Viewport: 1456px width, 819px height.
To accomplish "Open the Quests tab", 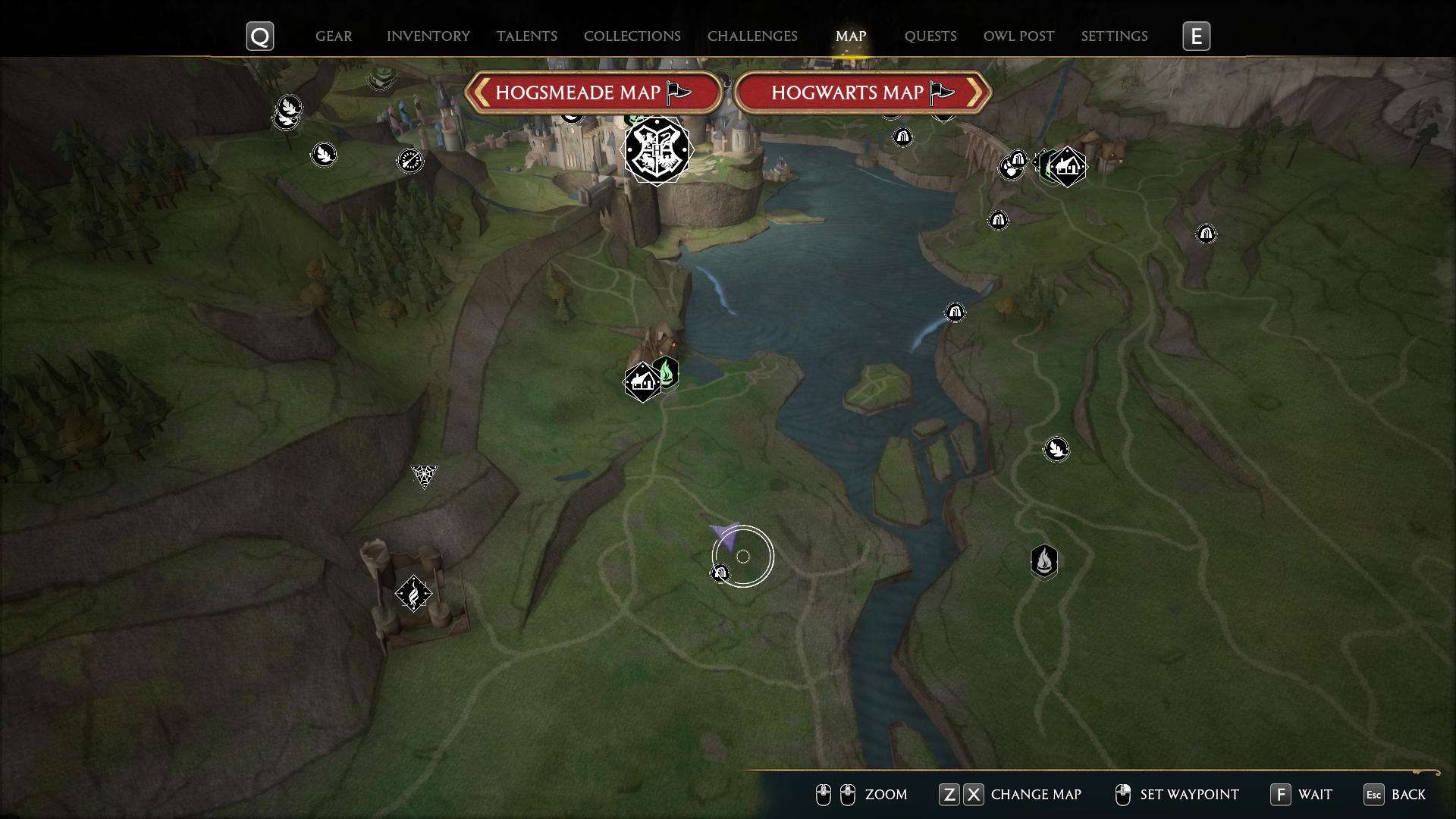I will click(930, 36).
